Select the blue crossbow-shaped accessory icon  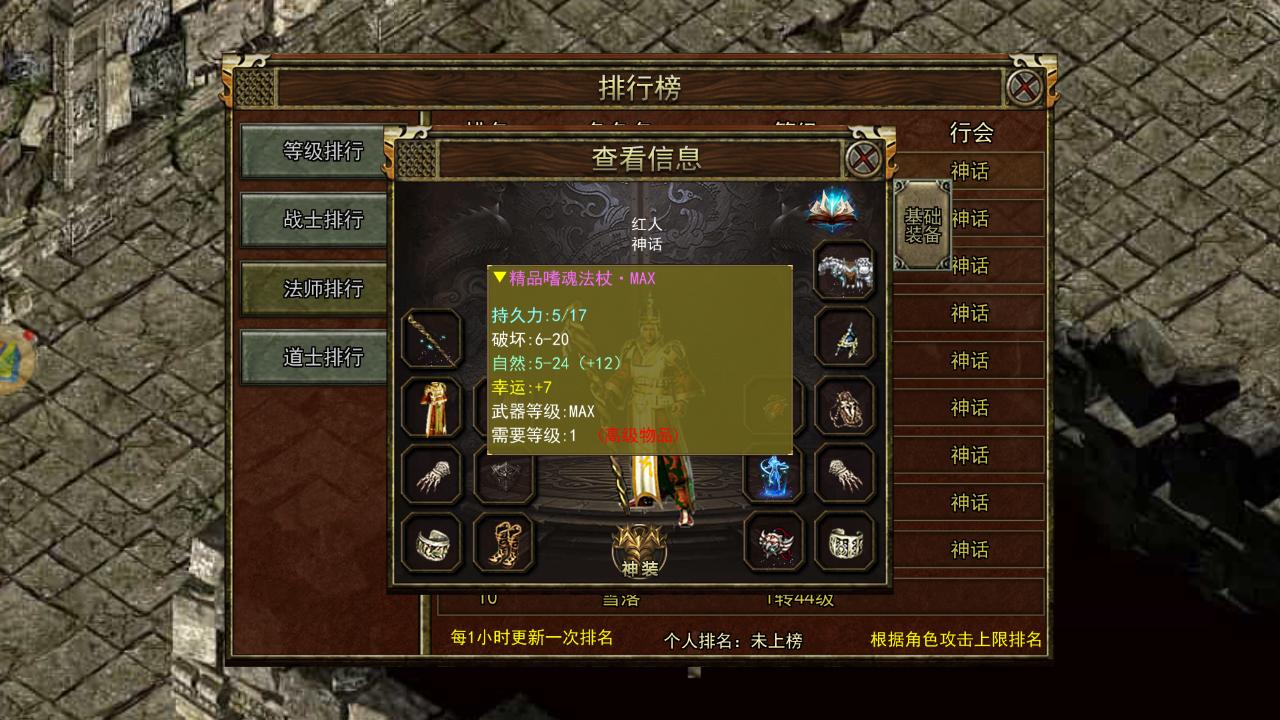click(845, 337)
